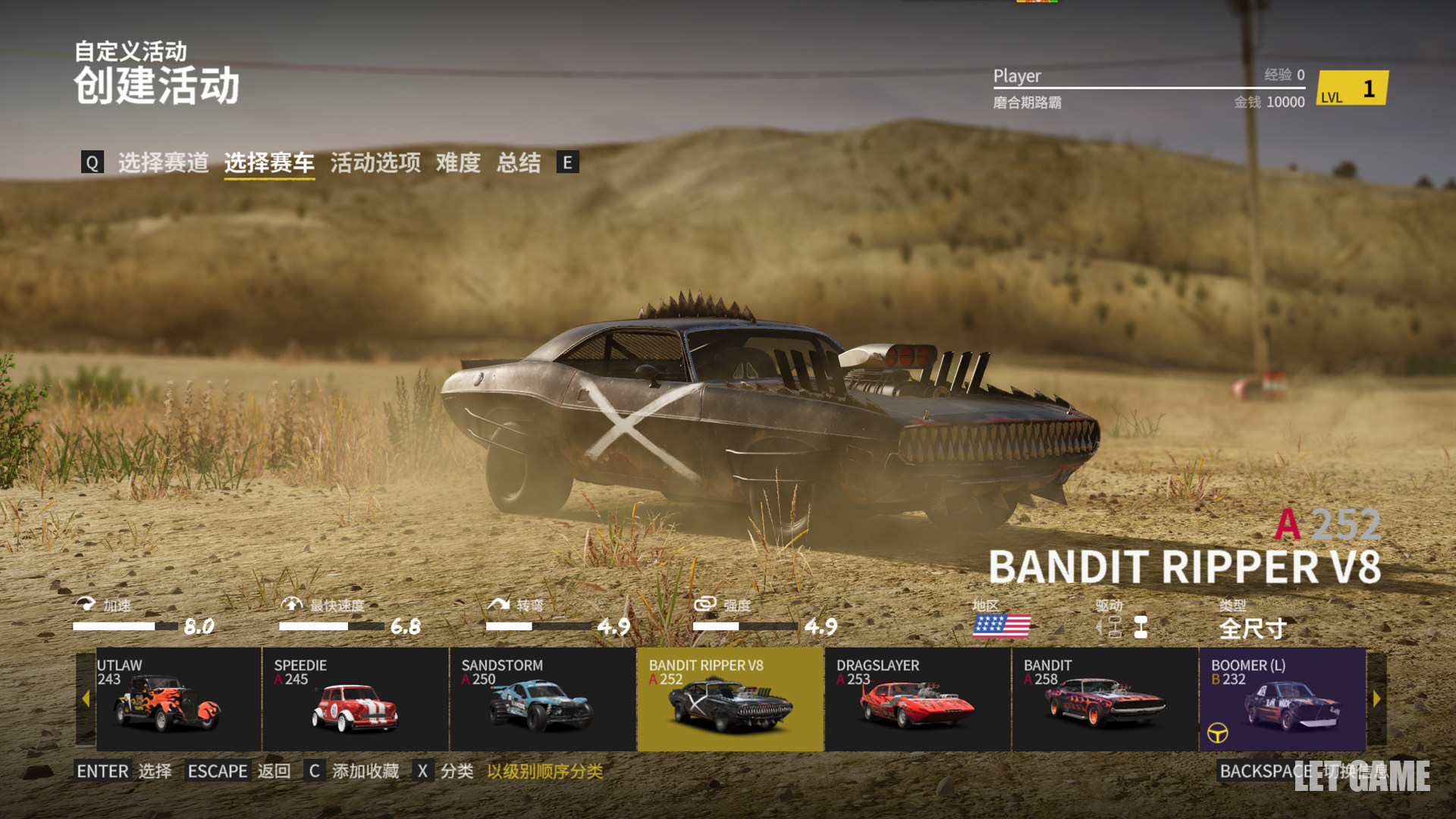
Task: Select the Sandstorm buggy
Action: click(542, 699)
